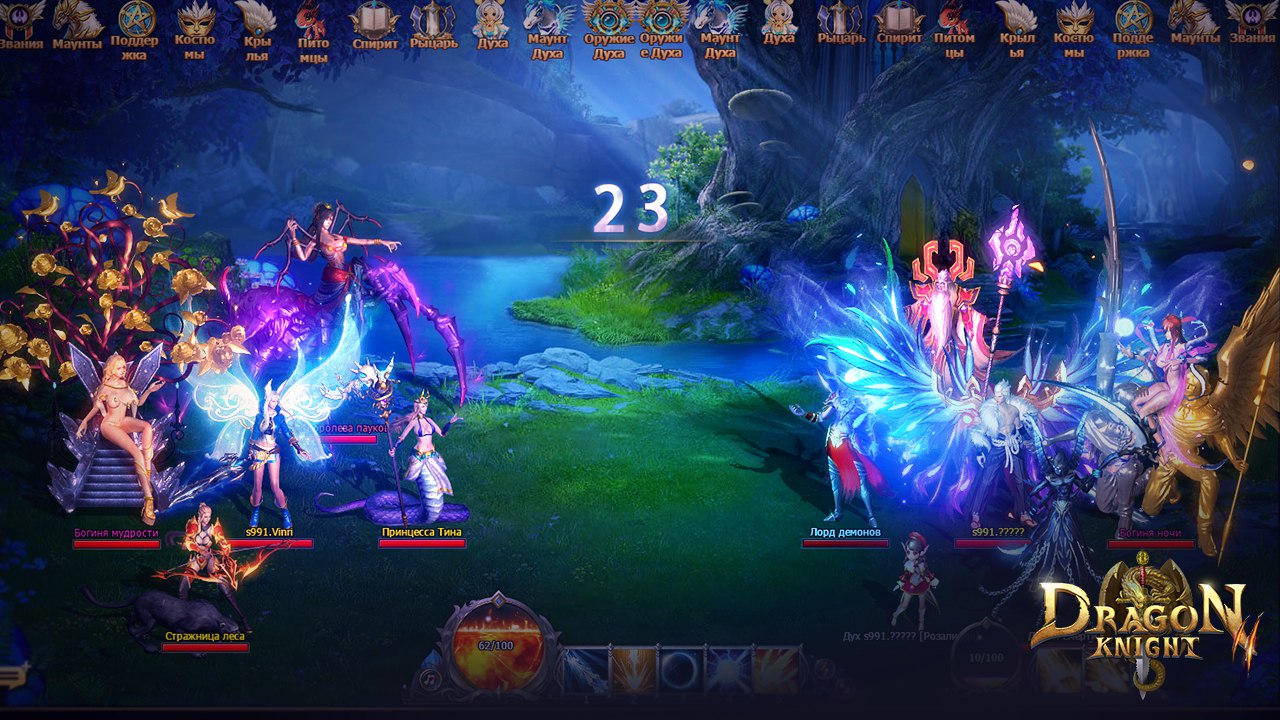1280x720 pixels.
Task: Use the golden light burst skill
Action: pyautogui.click(x=634, y=669)
